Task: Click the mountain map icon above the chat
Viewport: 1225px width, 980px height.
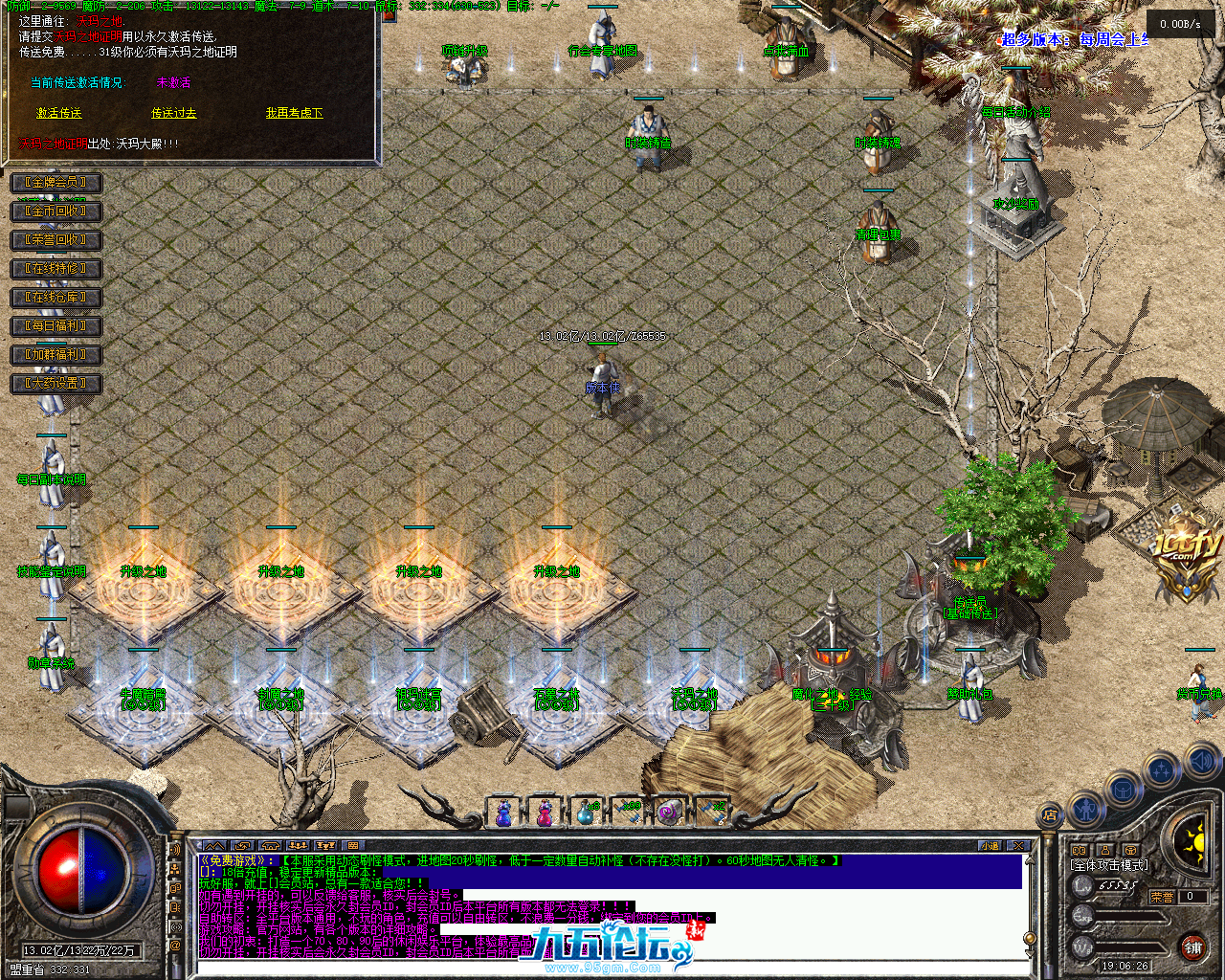Action: (x=214, y=845)
